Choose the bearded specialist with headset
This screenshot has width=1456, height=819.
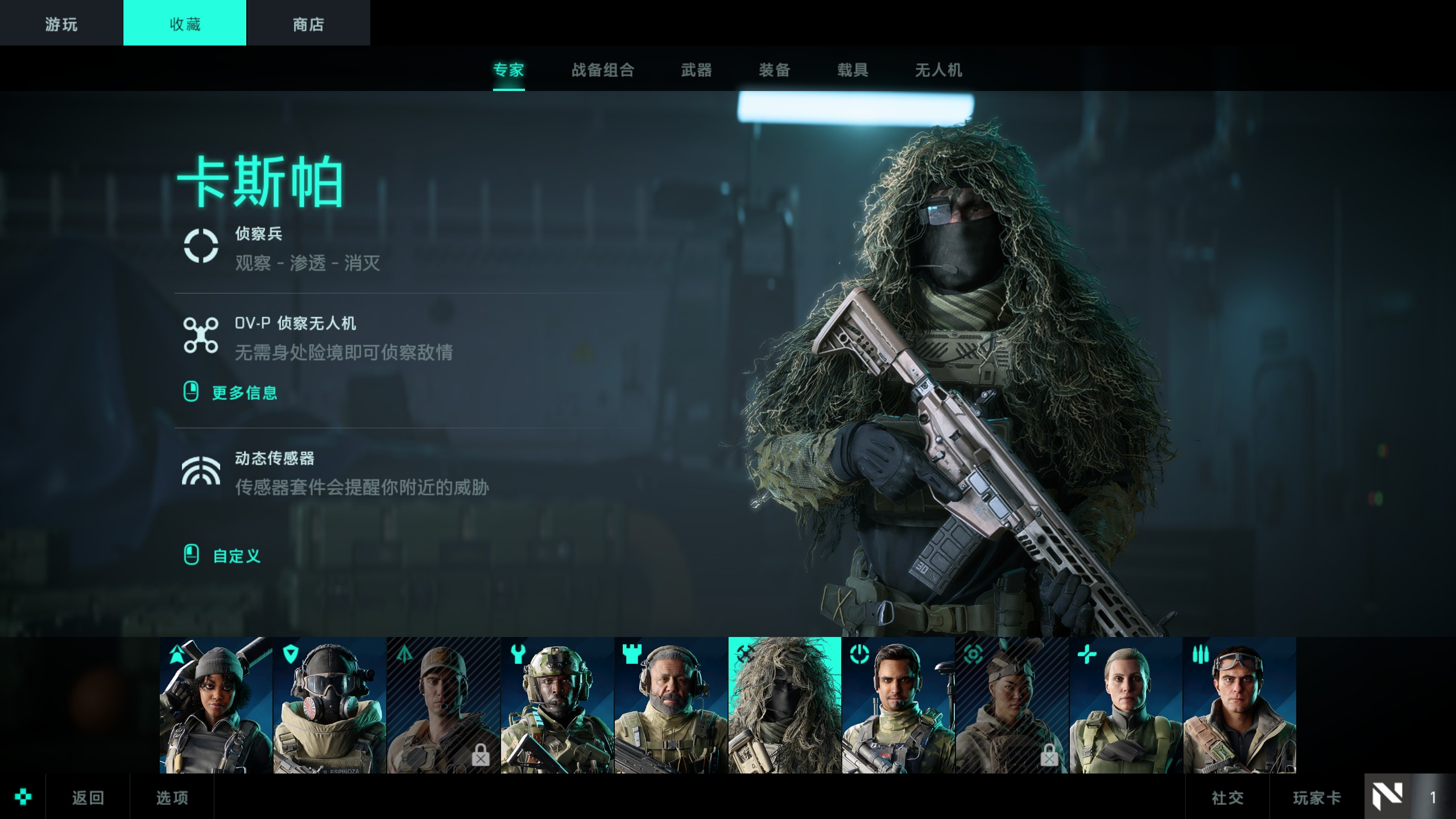pyautogui.click(x=671, y=705)
